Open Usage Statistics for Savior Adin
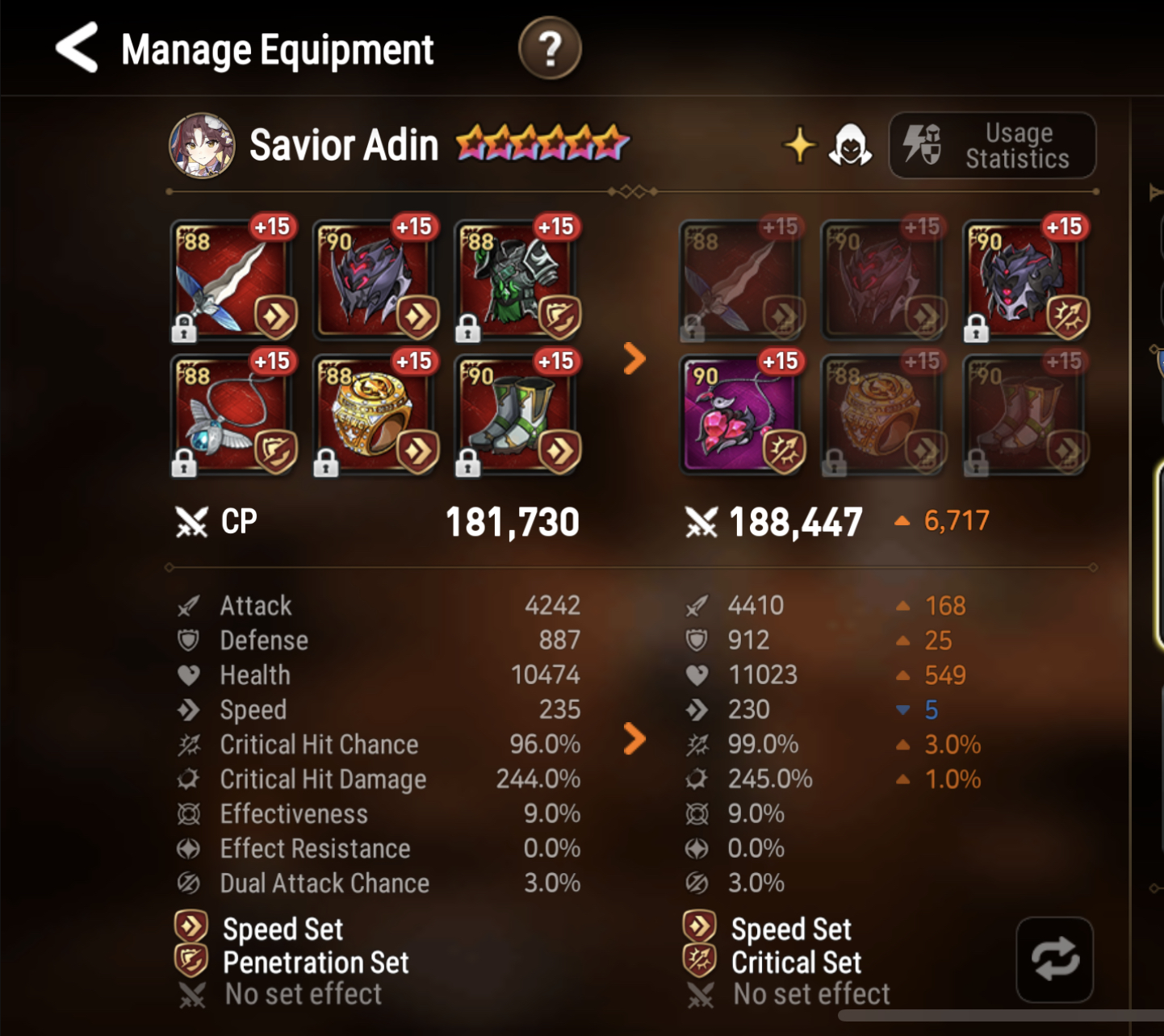The width and height of the screenshot is (1164, 1036). point(992,145)
